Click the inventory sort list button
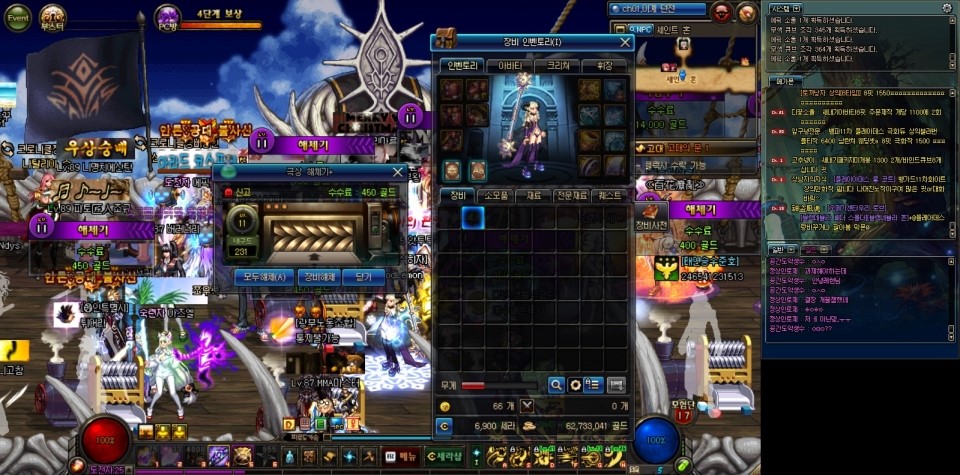Screen dimensions: 960x475 click(593, 384)
